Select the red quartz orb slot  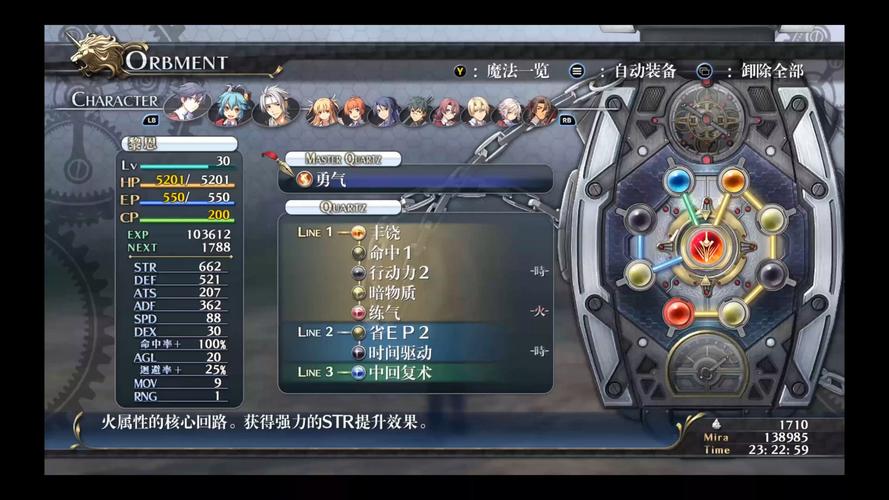tap(678, 313)
